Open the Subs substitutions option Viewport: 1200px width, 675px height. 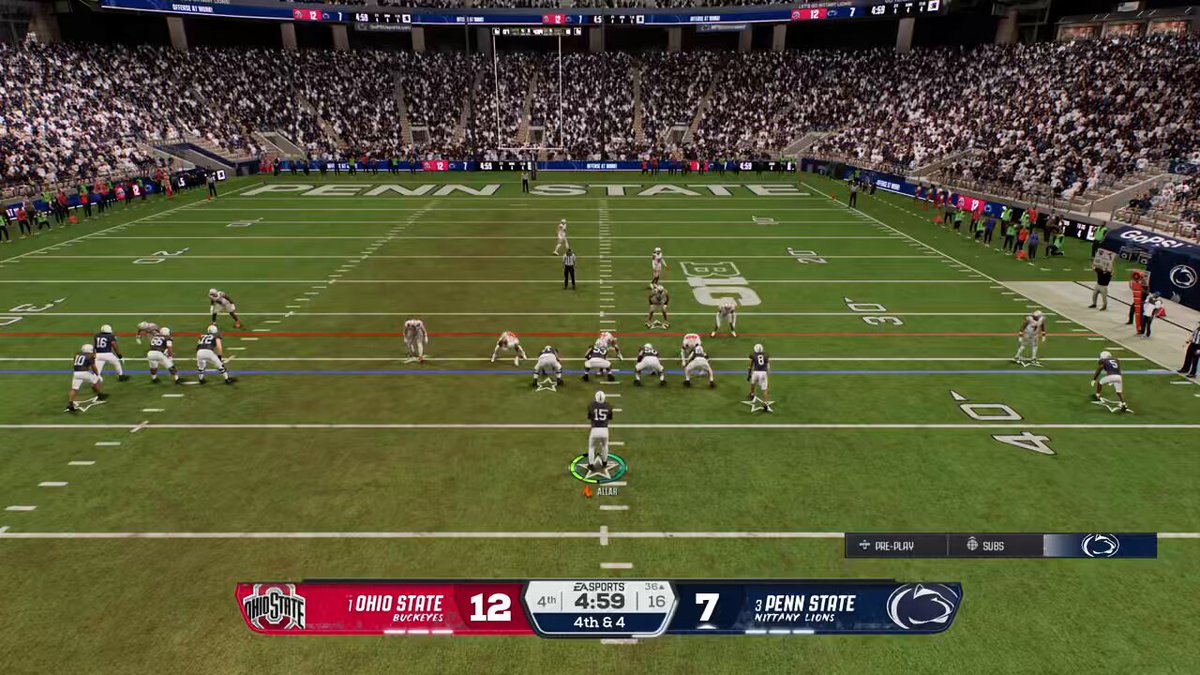(x=986, y=545)
